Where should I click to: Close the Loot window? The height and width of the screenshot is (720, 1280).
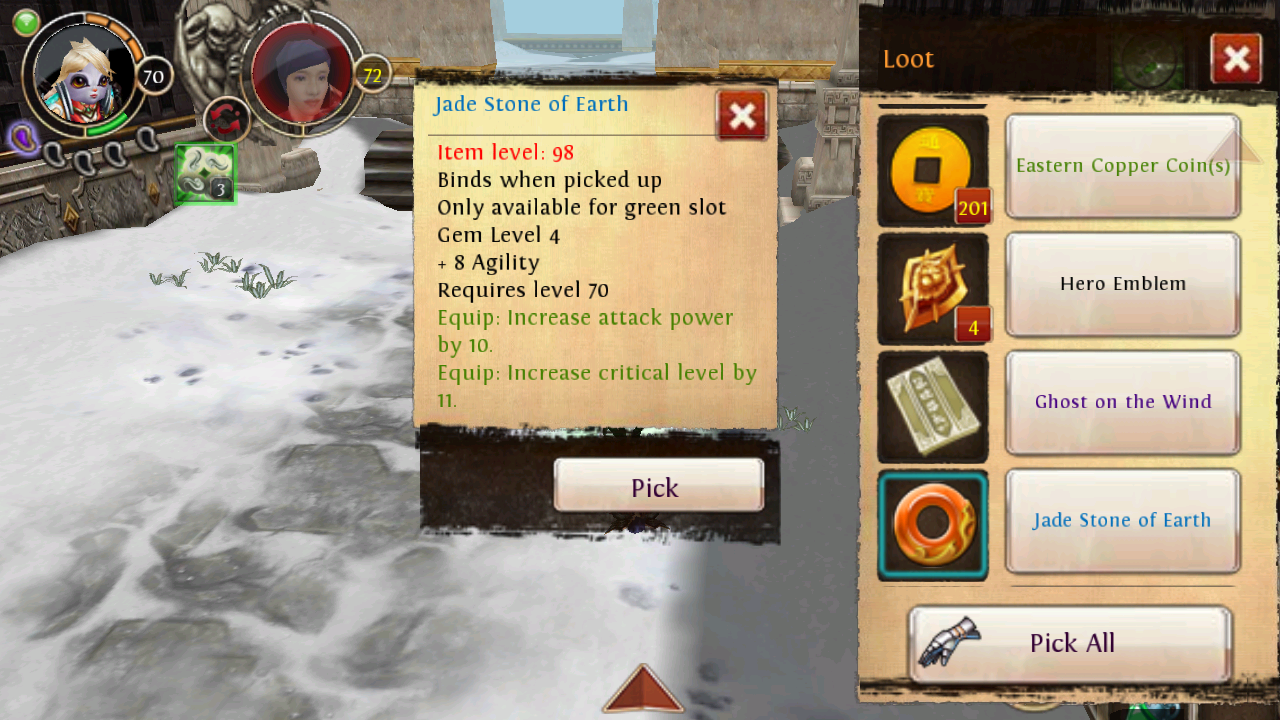tap(1235, 59)
